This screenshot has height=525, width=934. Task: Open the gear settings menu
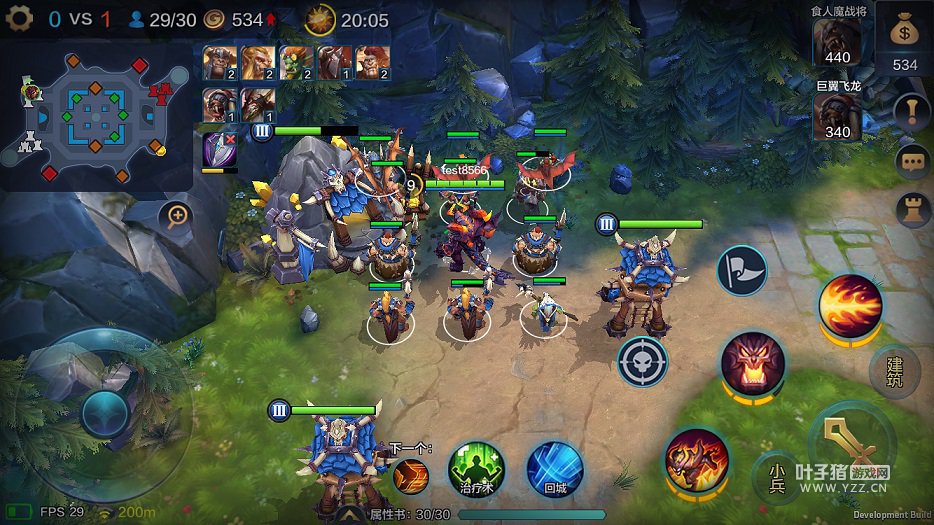tap(19, 19)
